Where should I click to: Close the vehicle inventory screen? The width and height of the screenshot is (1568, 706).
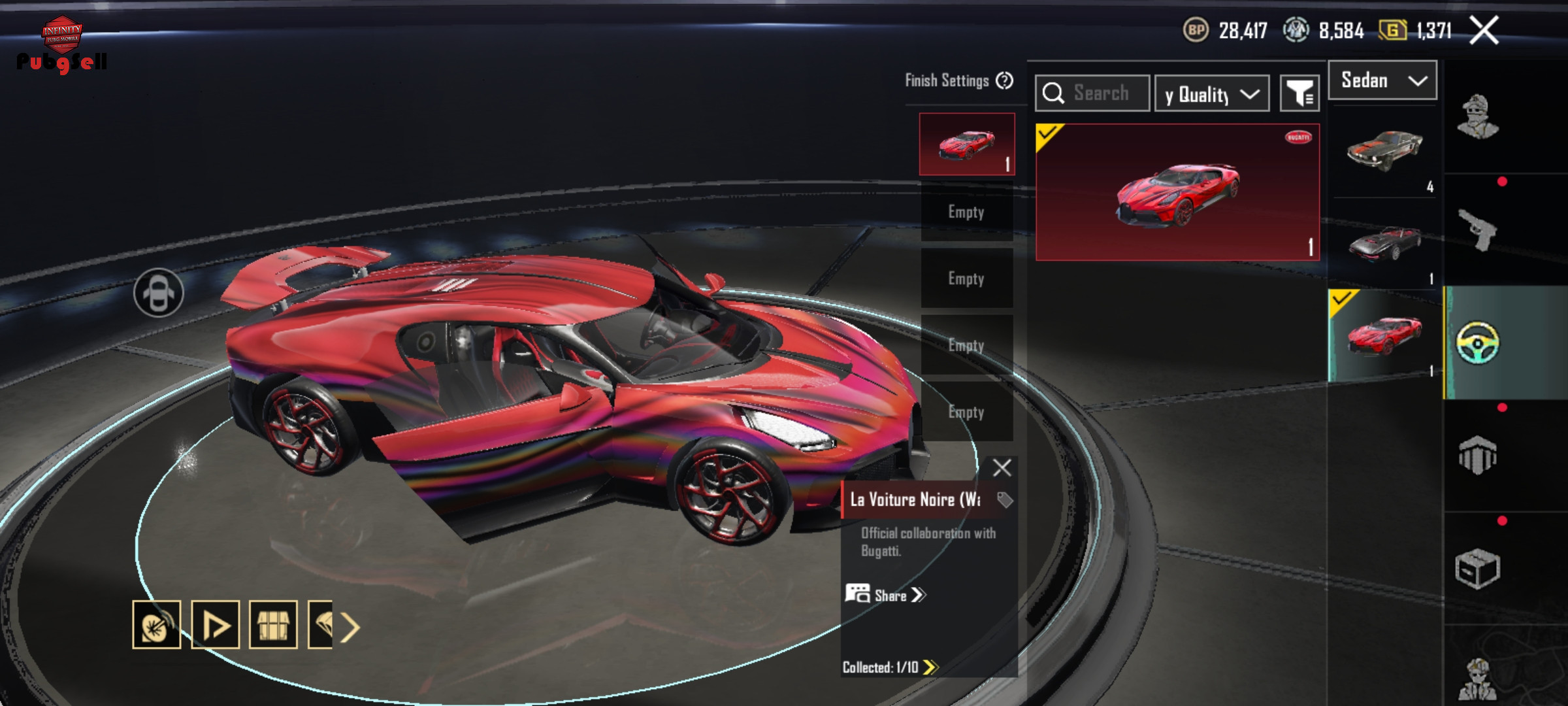[x=1484, y=30]
